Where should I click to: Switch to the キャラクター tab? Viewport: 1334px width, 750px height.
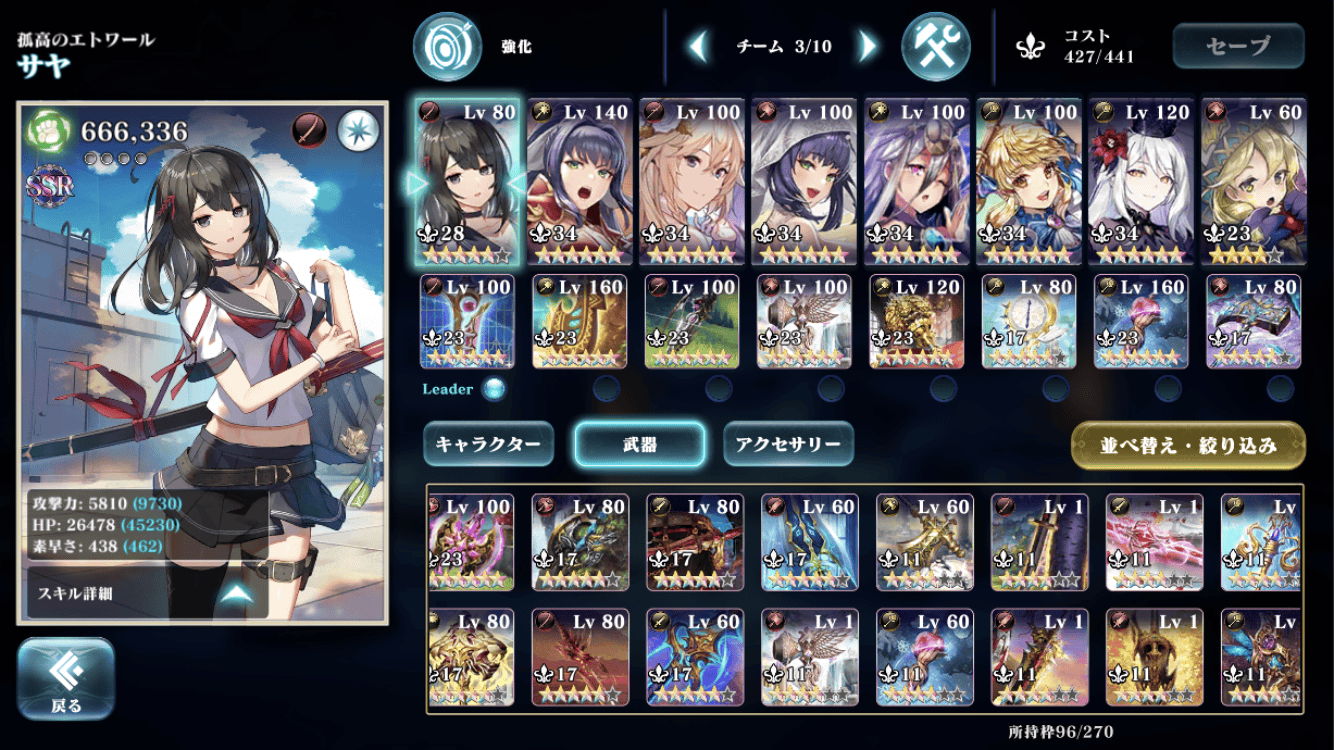coord(488,444)
